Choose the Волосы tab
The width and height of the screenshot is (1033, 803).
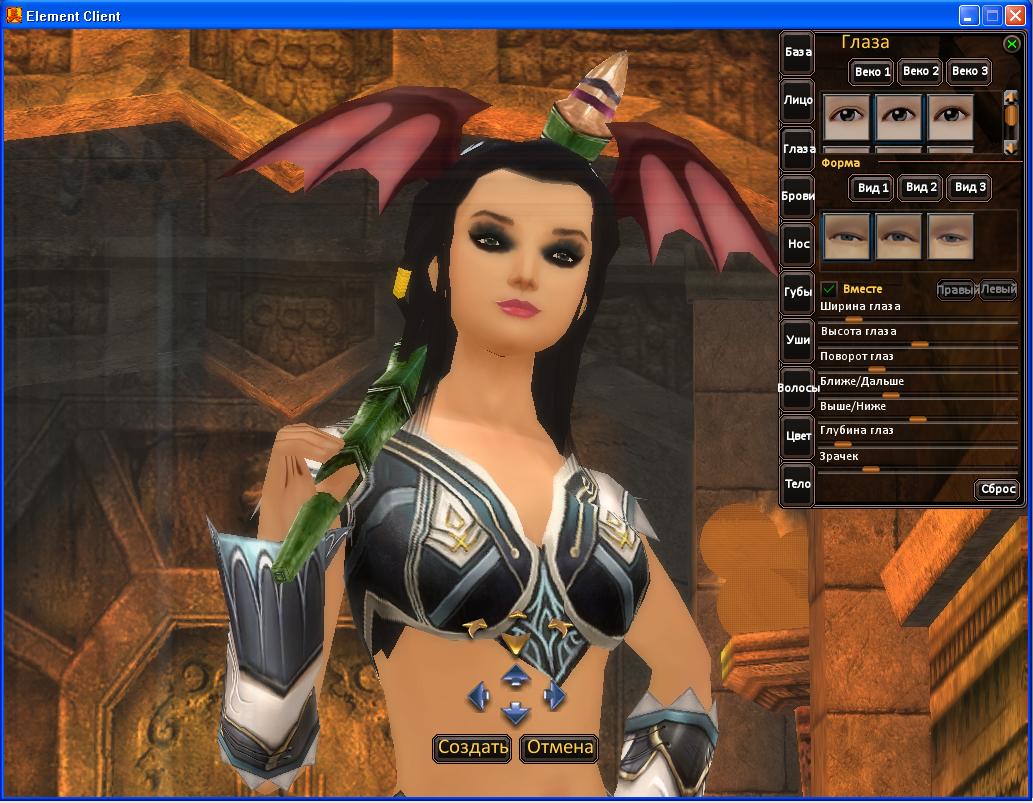click(x=797, y=388)
